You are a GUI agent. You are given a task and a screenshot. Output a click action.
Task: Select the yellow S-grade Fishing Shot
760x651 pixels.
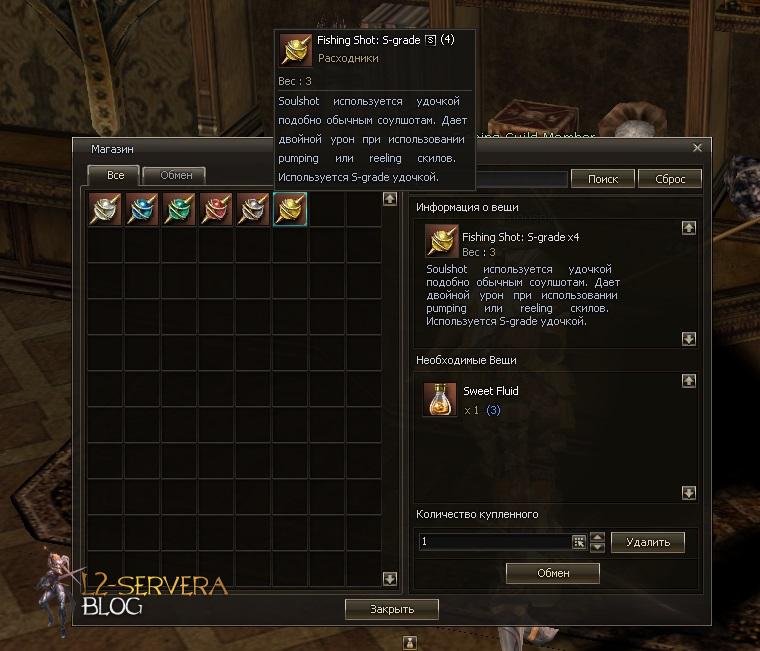(290, 209)
